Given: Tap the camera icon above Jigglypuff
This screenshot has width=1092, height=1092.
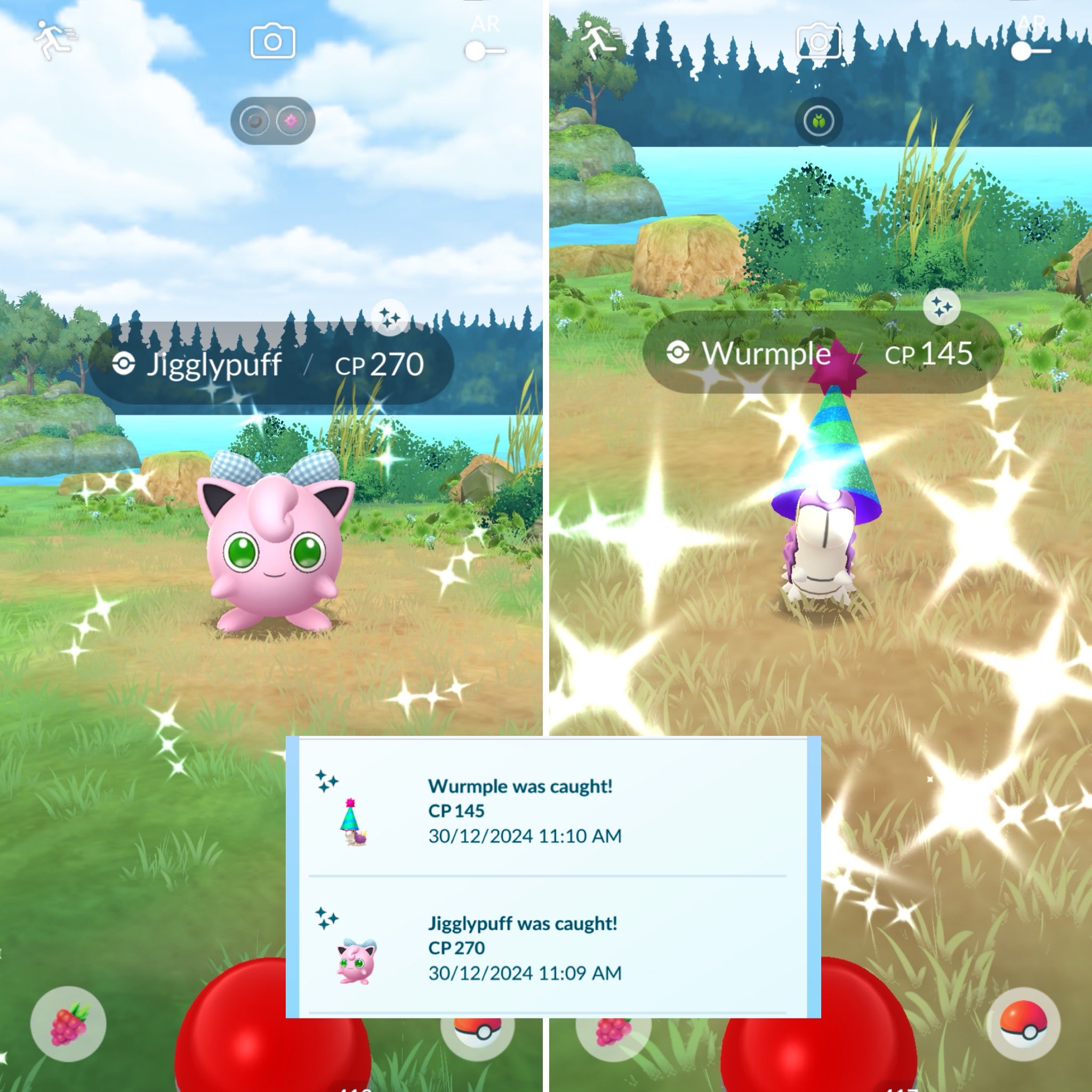Looking at the screenshot, I should click(x=272, y=39).
